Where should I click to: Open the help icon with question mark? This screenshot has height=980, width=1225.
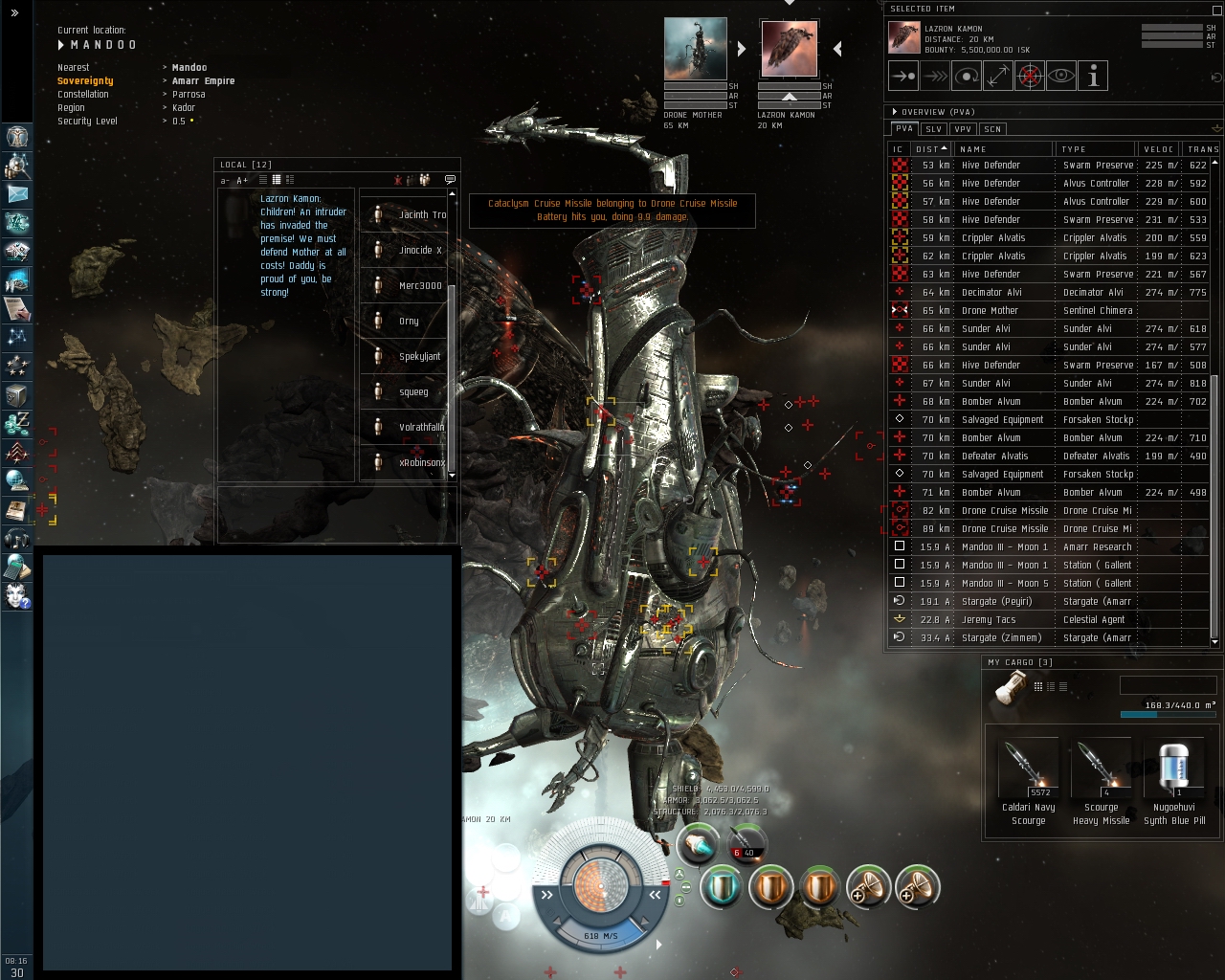[17, 596]
